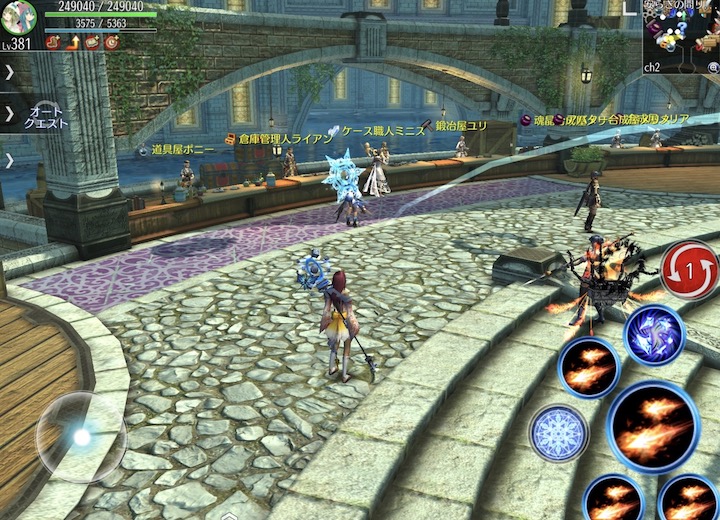This screenshot has height=520, width=720.
Task: Tap the virtual movement joystick
Action: point(81,437)
